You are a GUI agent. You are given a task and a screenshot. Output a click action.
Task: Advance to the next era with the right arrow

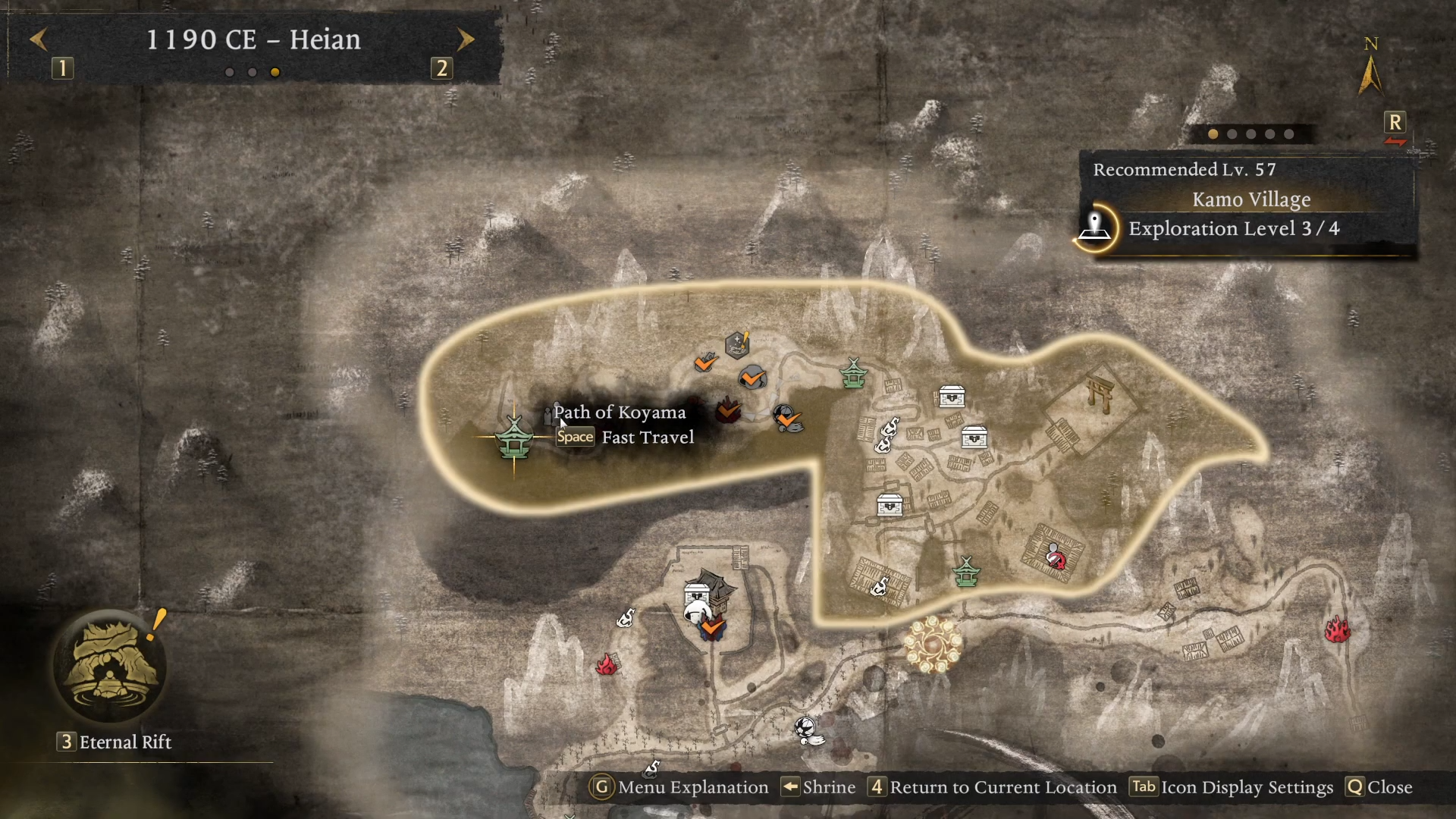tap(466, 39)
